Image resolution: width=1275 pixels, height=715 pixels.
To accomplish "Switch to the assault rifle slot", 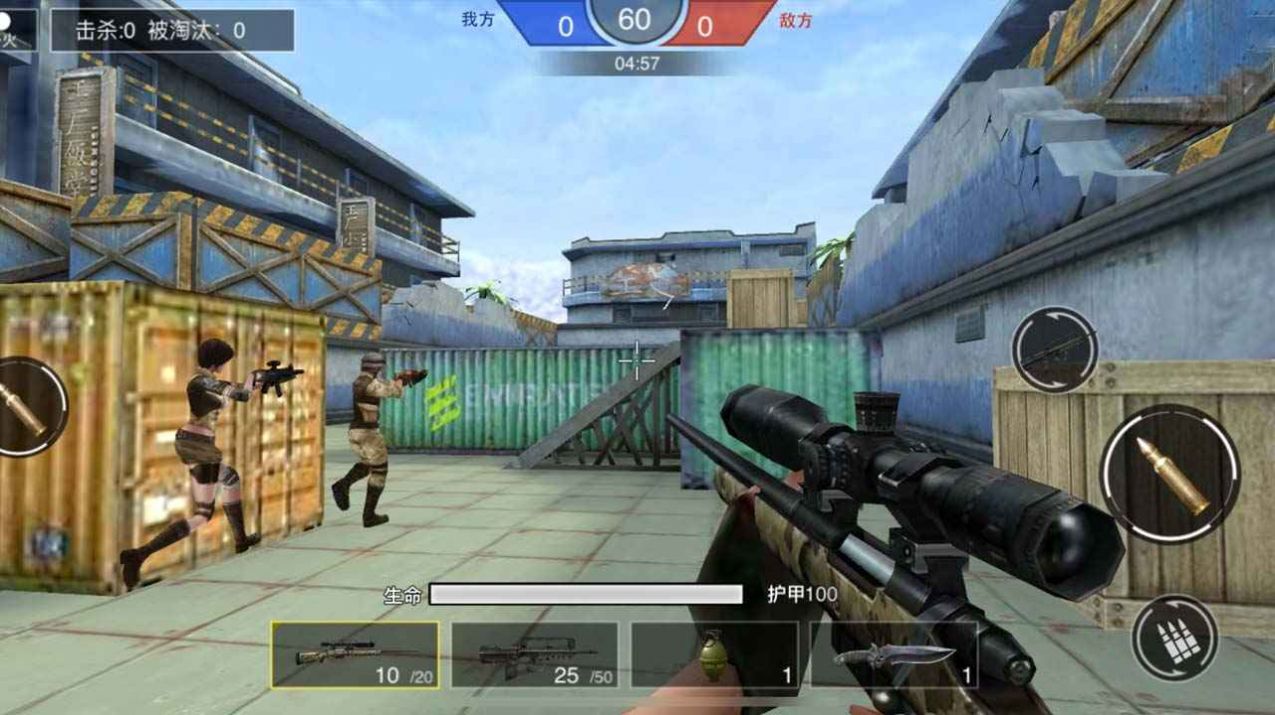I will [x=534, y=655].
